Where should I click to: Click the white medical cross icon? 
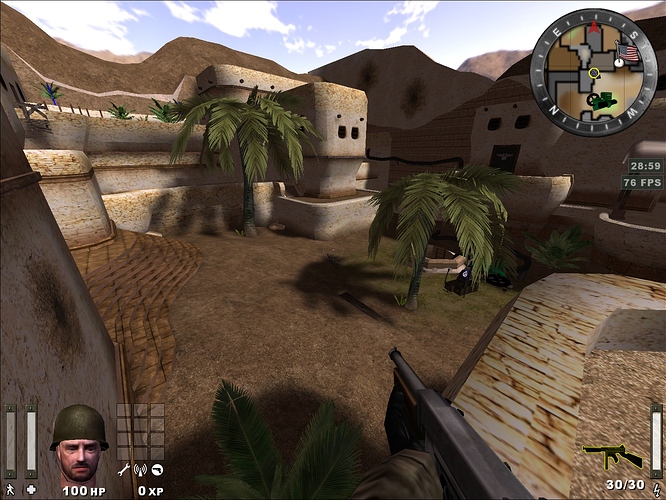(x=31, y=489)
